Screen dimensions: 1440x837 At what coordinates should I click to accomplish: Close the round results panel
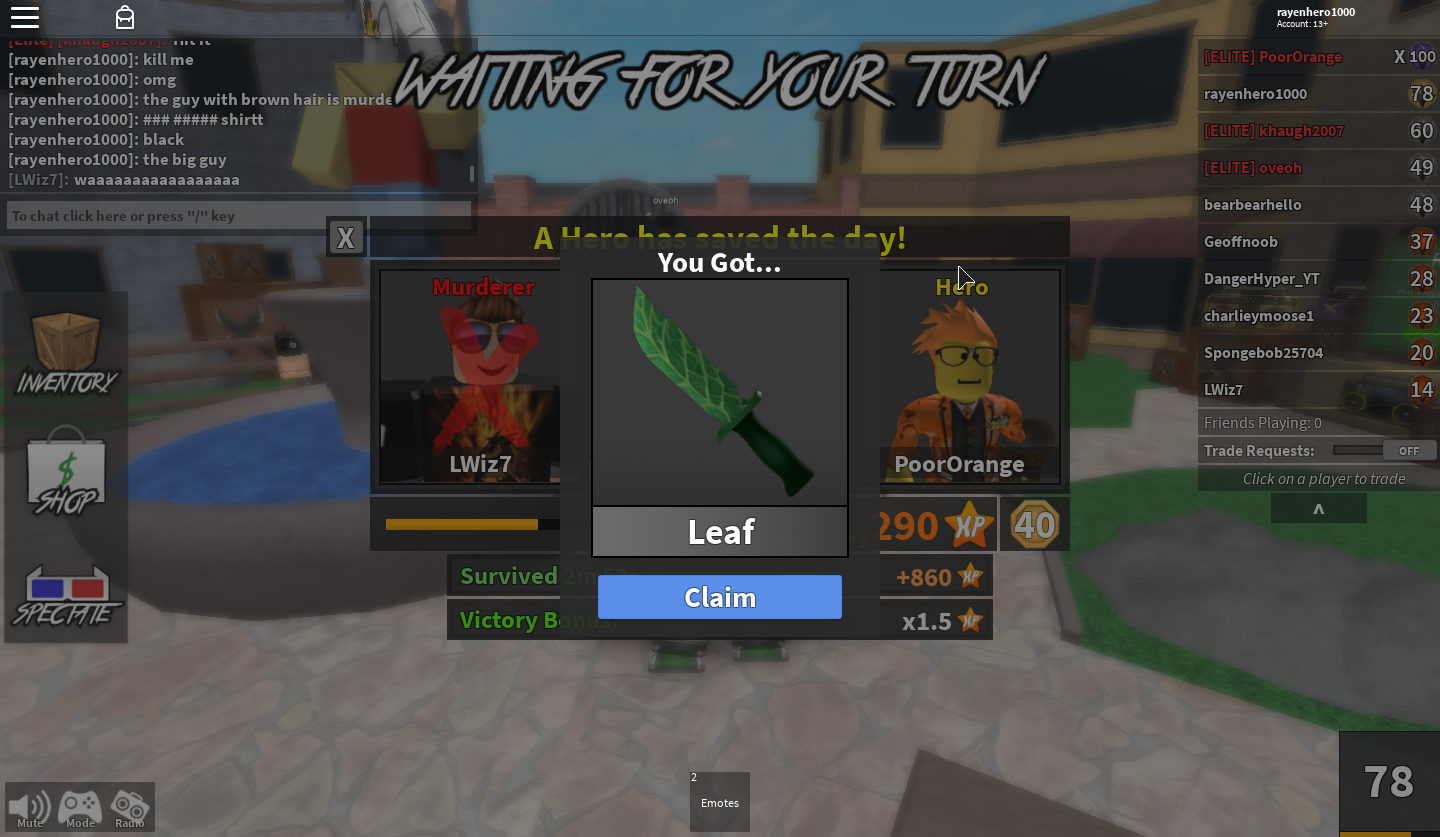tap(346, 238)
